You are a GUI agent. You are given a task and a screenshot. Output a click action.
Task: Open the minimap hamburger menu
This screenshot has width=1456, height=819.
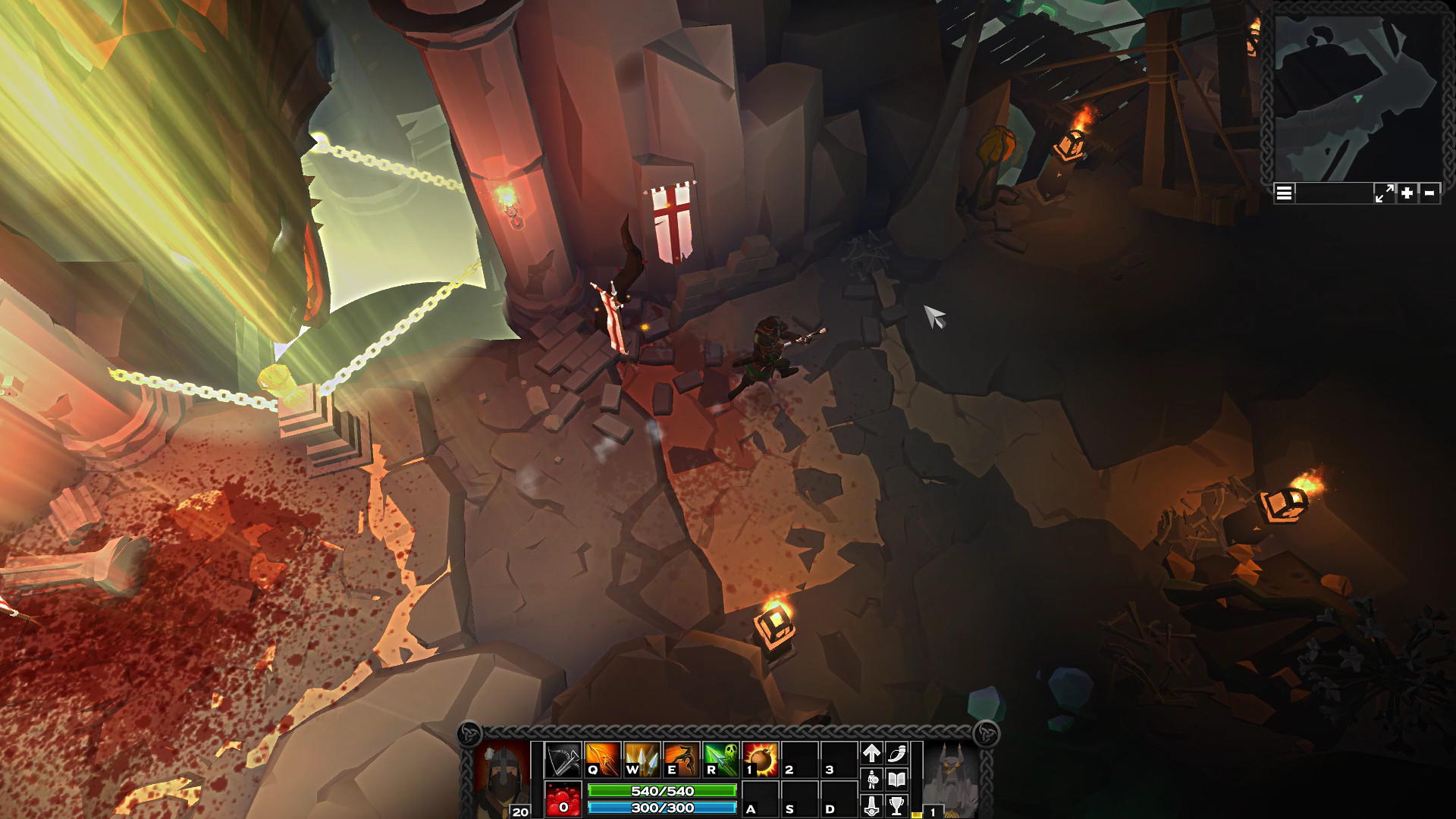click(1284, 193)
